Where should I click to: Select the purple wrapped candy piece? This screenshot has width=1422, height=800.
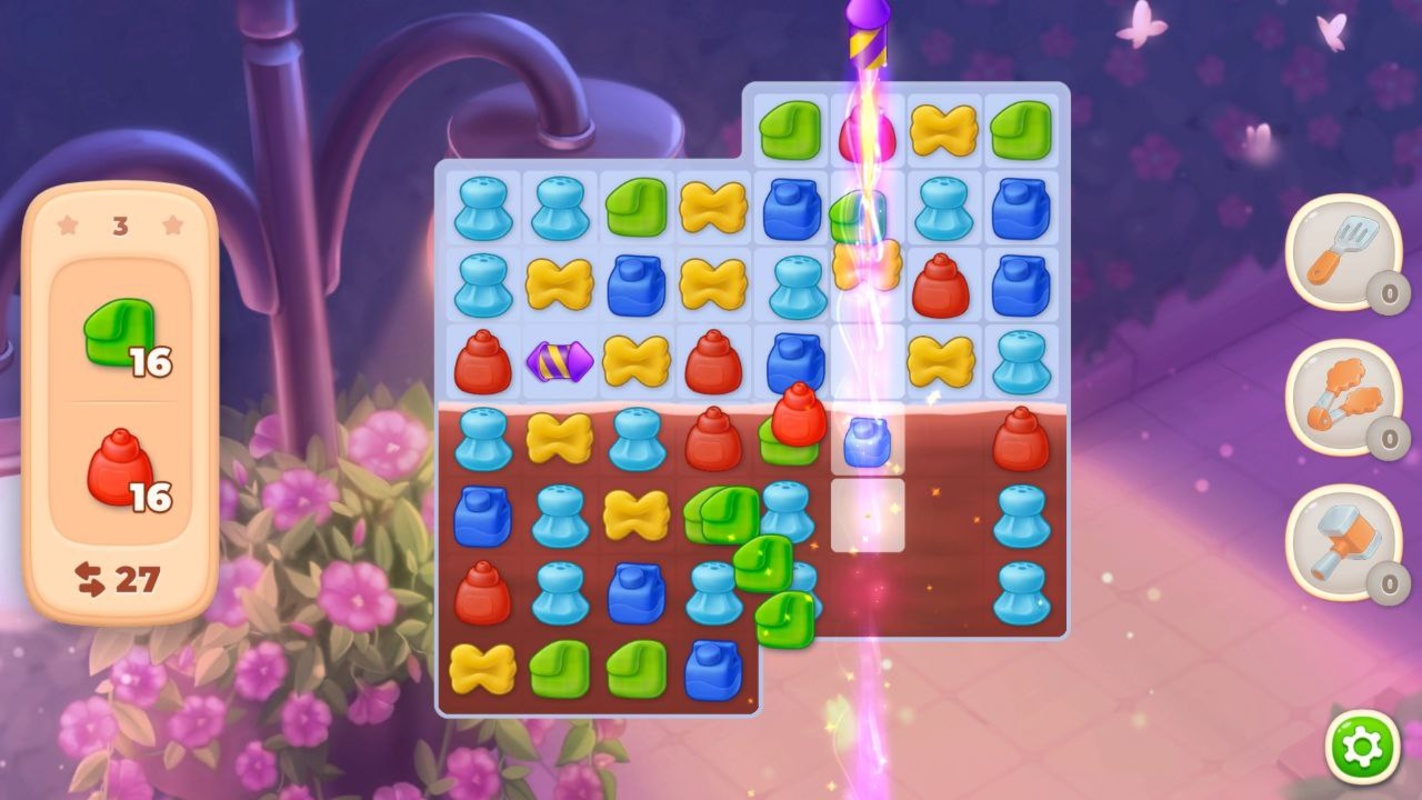click(x=562, y=360)
